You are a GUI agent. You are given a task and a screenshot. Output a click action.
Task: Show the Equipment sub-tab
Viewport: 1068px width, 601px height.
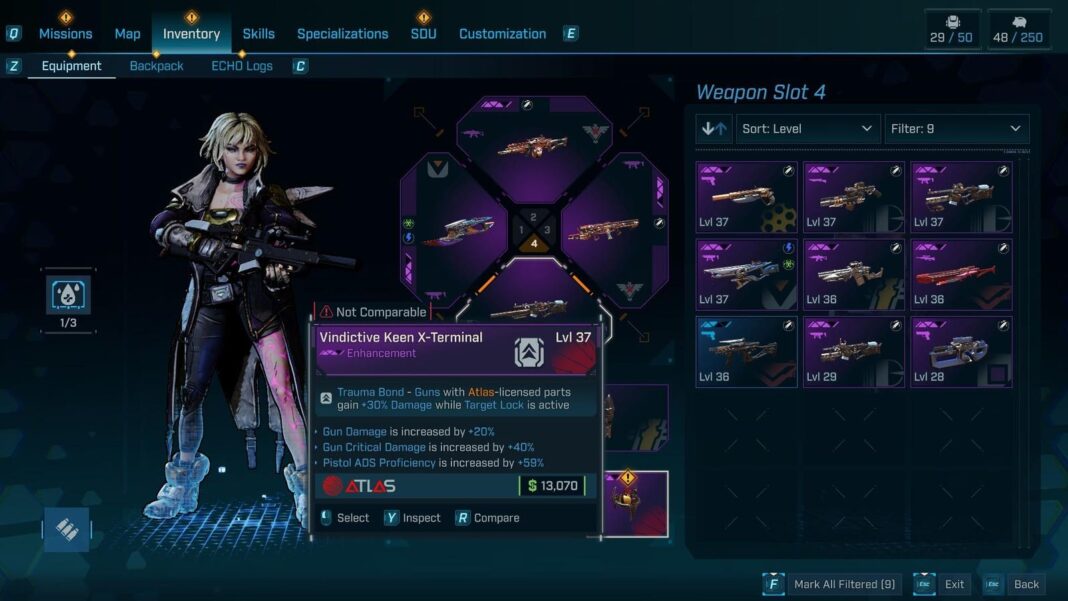coord(71,66)
